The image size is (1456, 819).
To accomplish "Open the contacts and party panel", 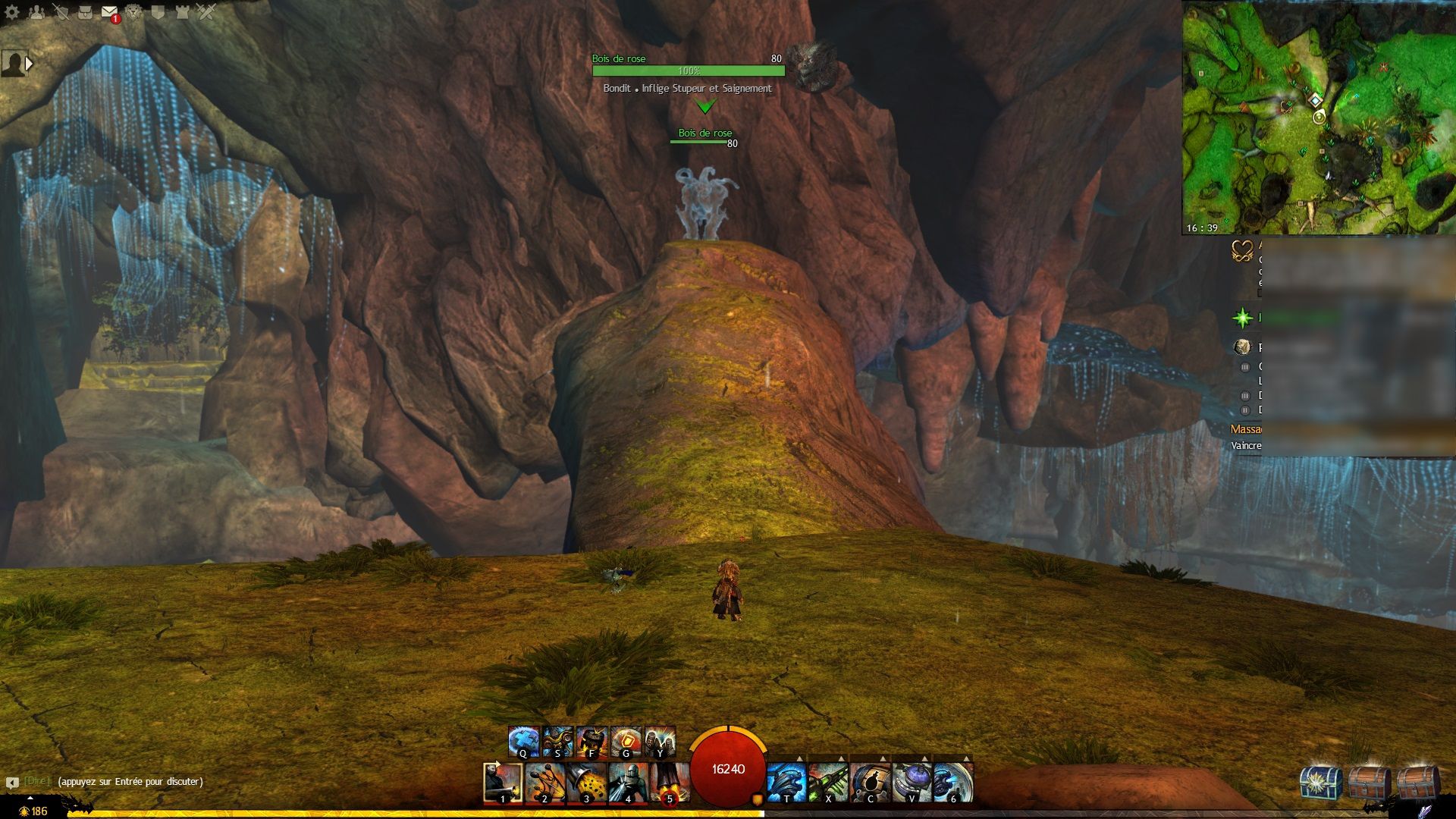I will (x=36, y=12).
